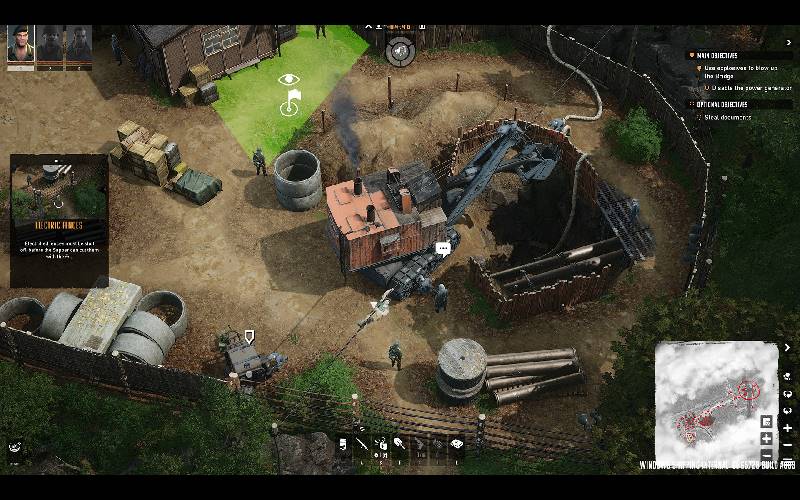Choose the knife item in the hotbar
800x500 pixels.
(x=361, y=445)
